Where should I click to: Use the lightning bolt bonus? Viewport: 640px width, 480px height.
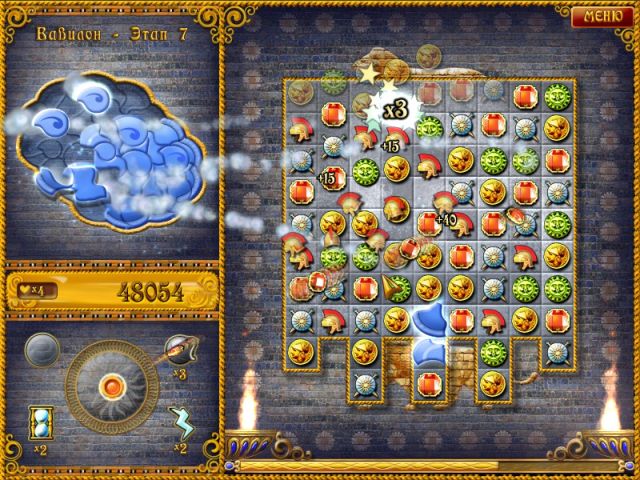[180, 421]
